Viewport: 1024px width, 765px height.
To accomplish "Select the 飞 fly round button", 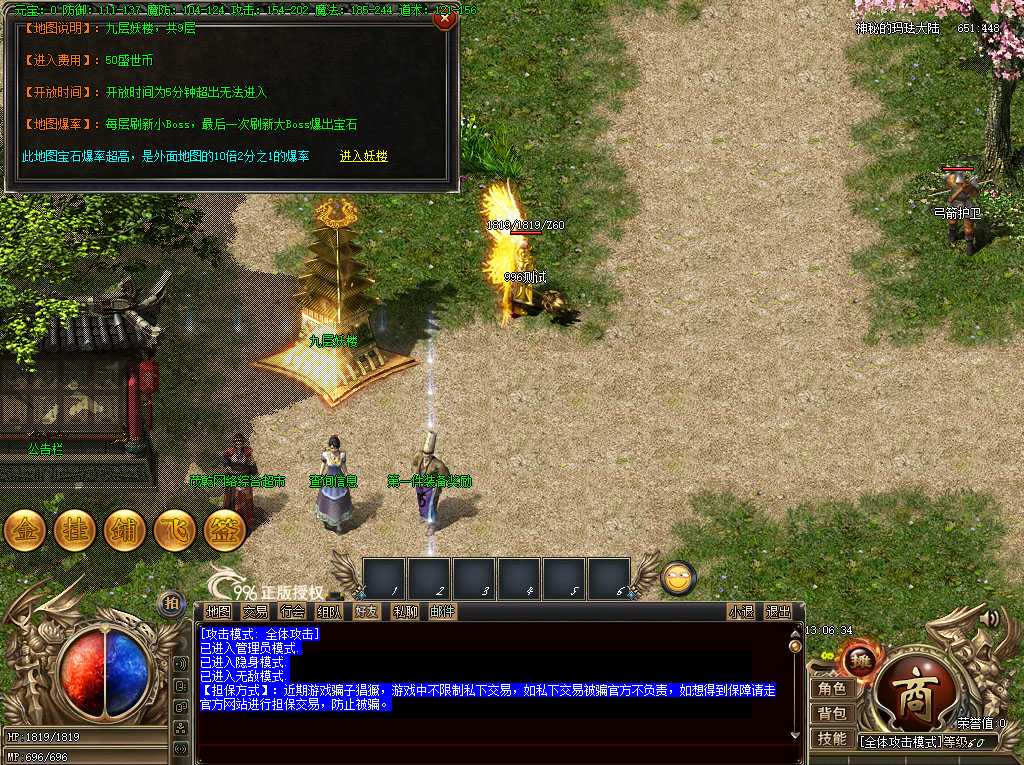I will click(x=175, y=530).
